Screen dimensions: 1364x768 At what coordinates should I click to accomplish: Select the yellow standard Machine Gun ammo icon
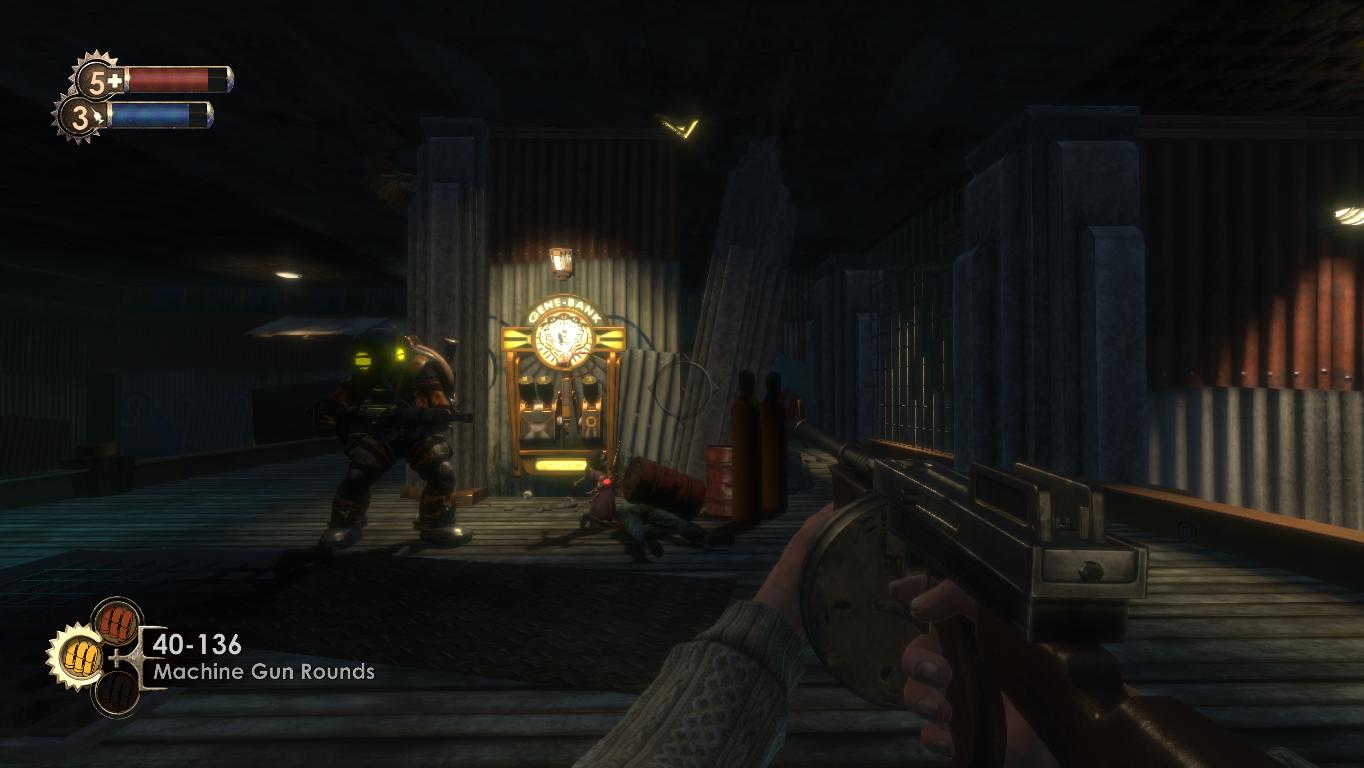tap(81, 656)
